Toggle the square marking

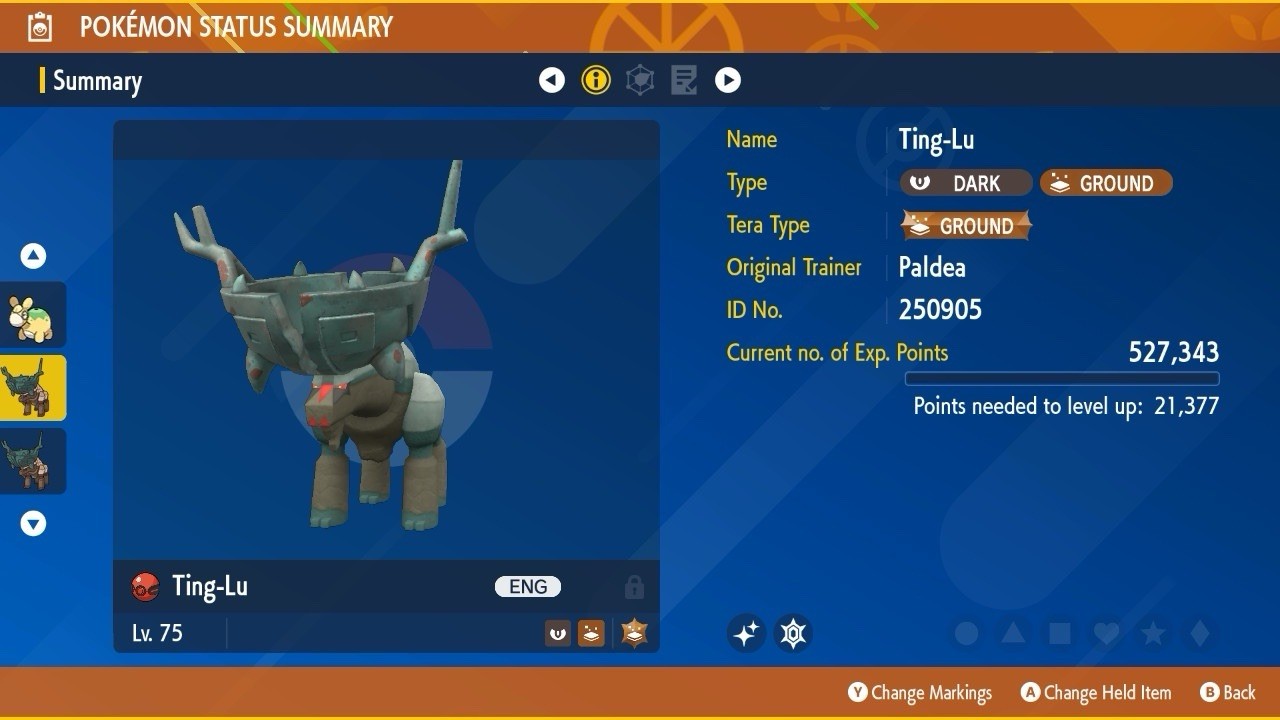coord(1059,633)
